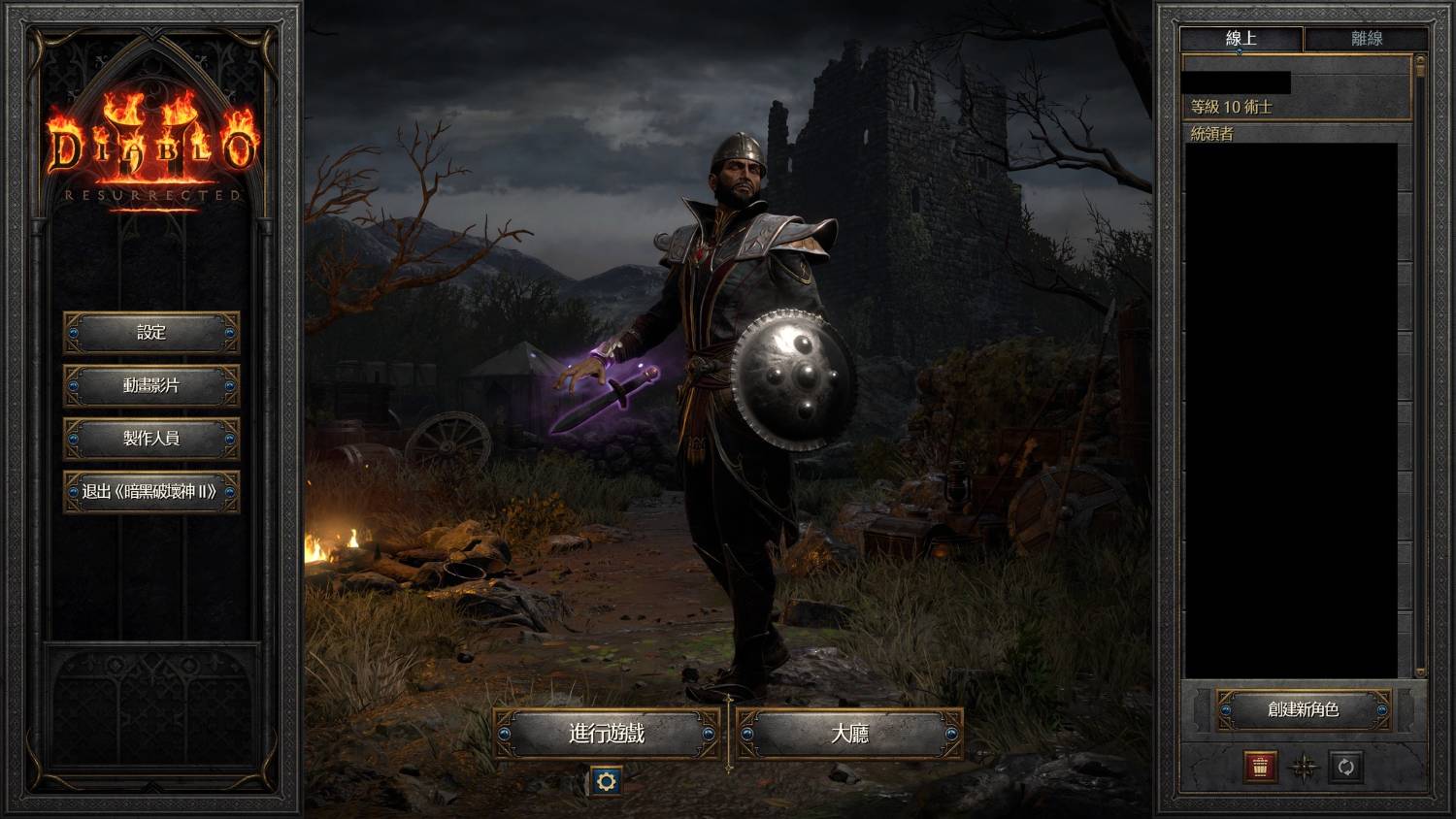Image resolution: width=1456 pixels, height=819 pixels.
Task: Enter the 大廳 lobby
Action: (x=849, y=734)
